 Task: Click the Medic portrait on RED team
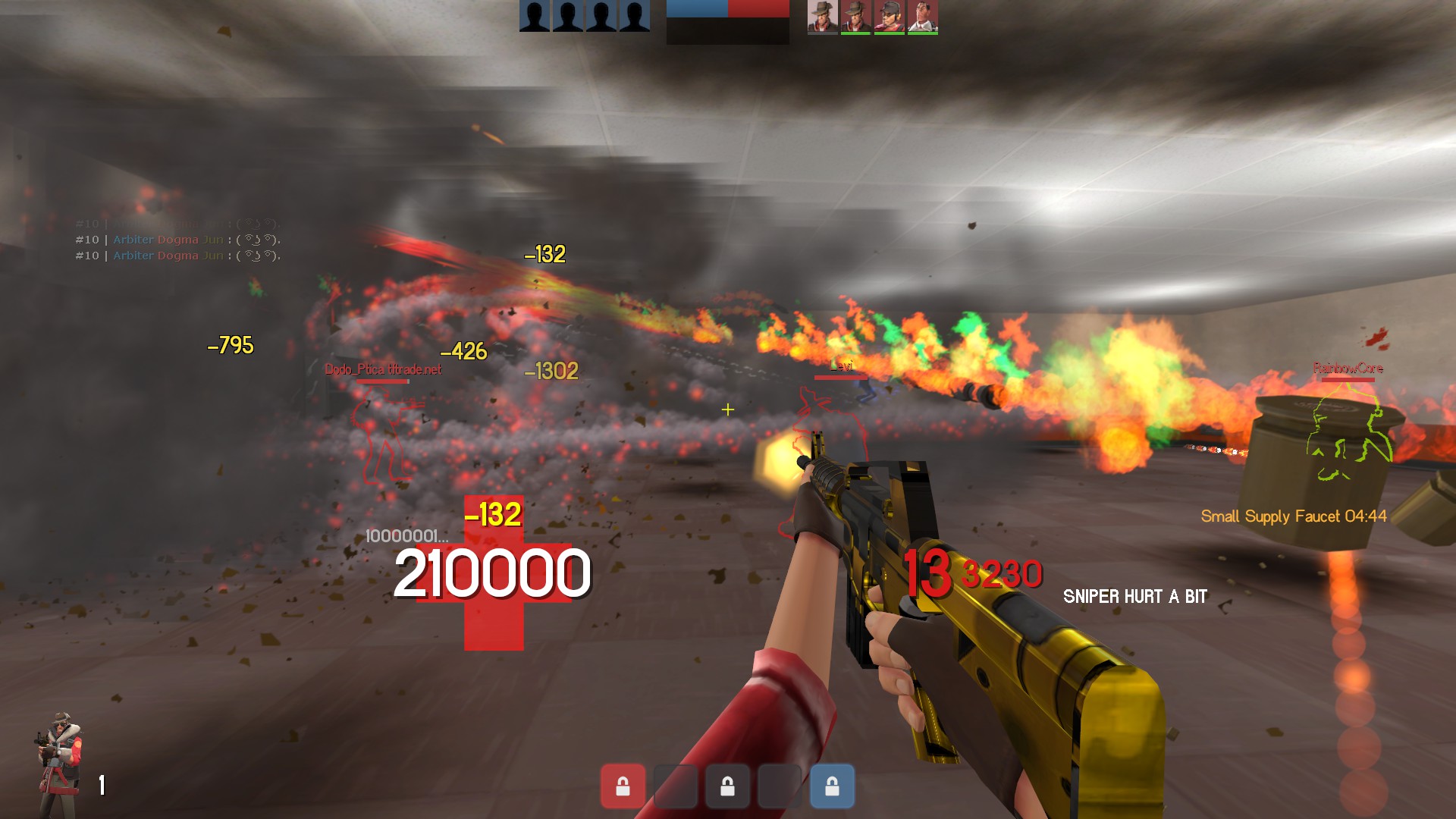(x=922, y=17)
